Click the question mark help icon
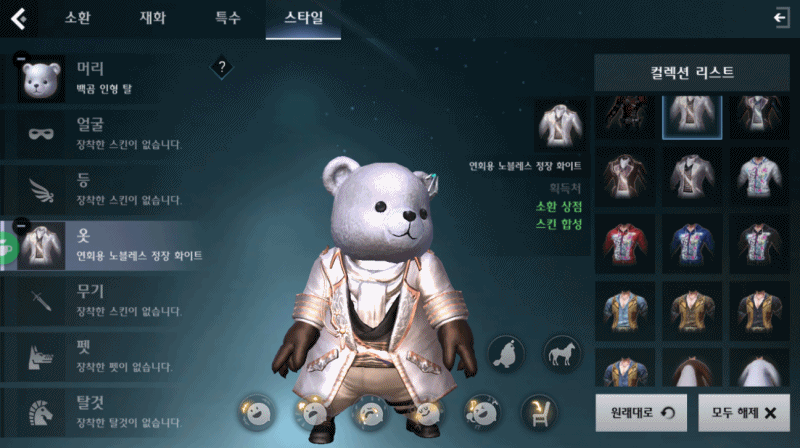 coord(222,67)
